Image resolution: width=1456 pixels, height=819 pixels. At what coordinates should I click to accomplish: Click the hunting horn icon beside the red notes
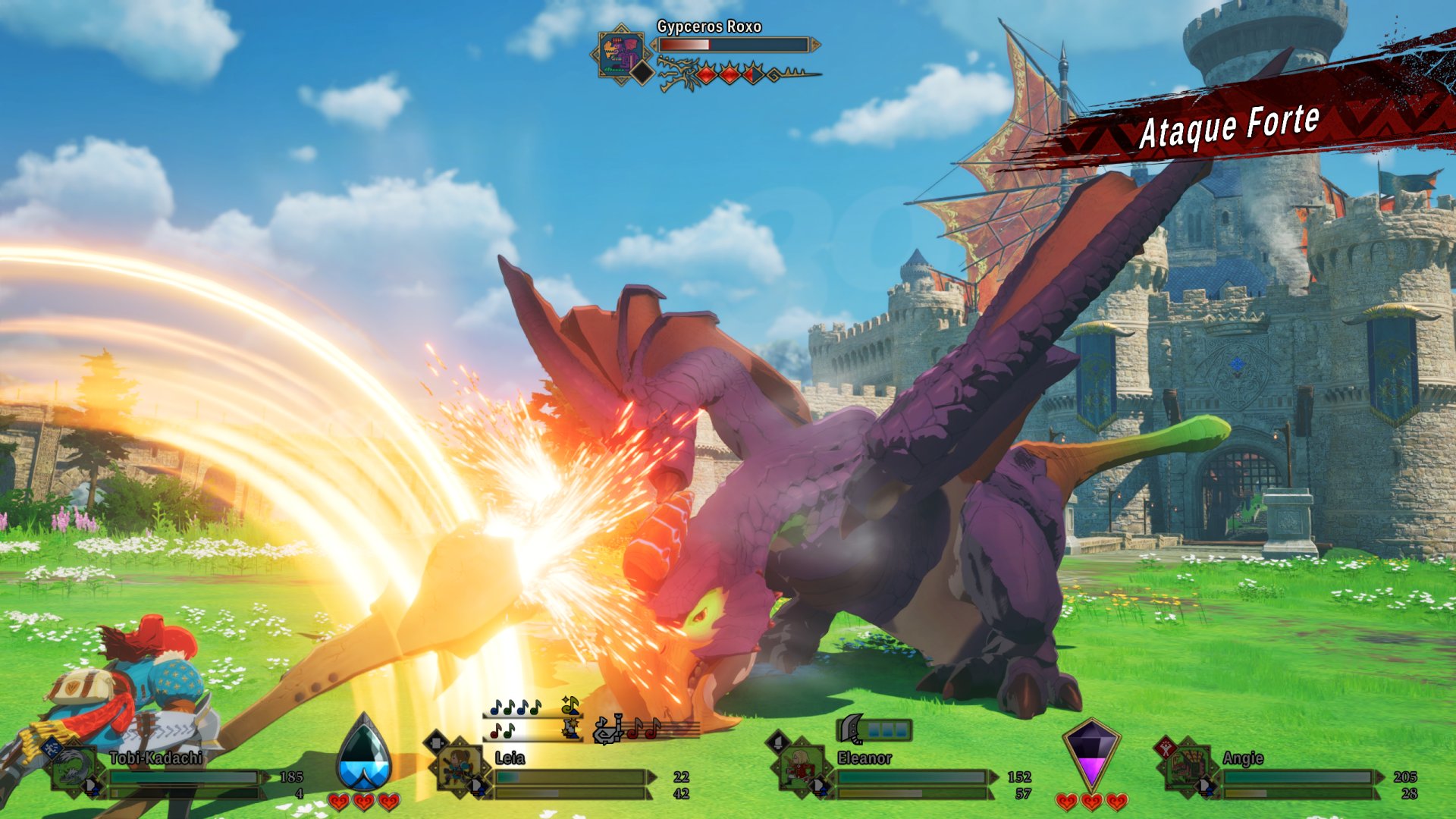[608, 730]
